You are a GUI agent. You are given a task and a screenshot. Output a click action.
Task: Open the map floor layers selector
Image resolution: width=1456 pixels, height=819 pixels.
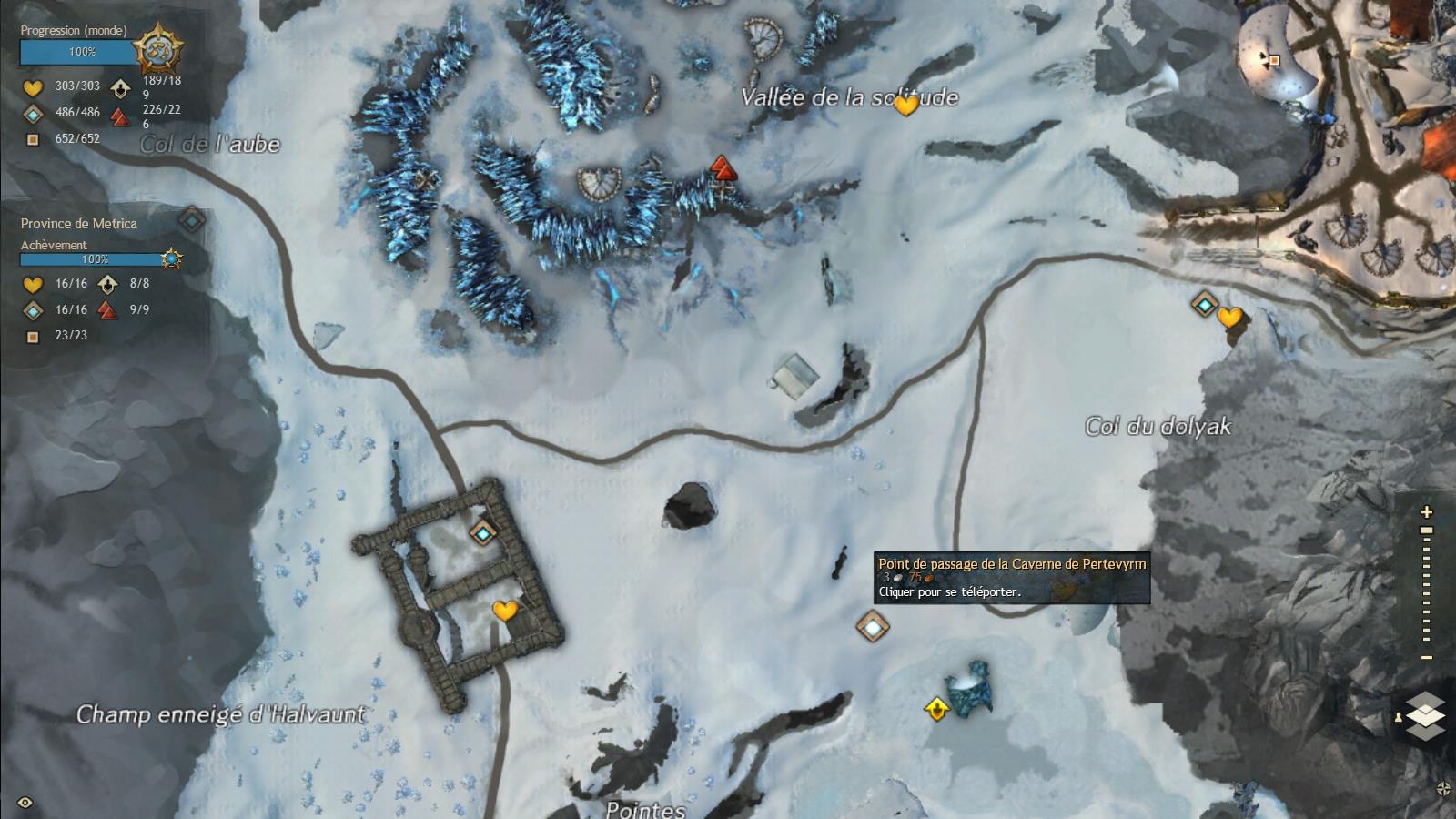click(1425, 715)
